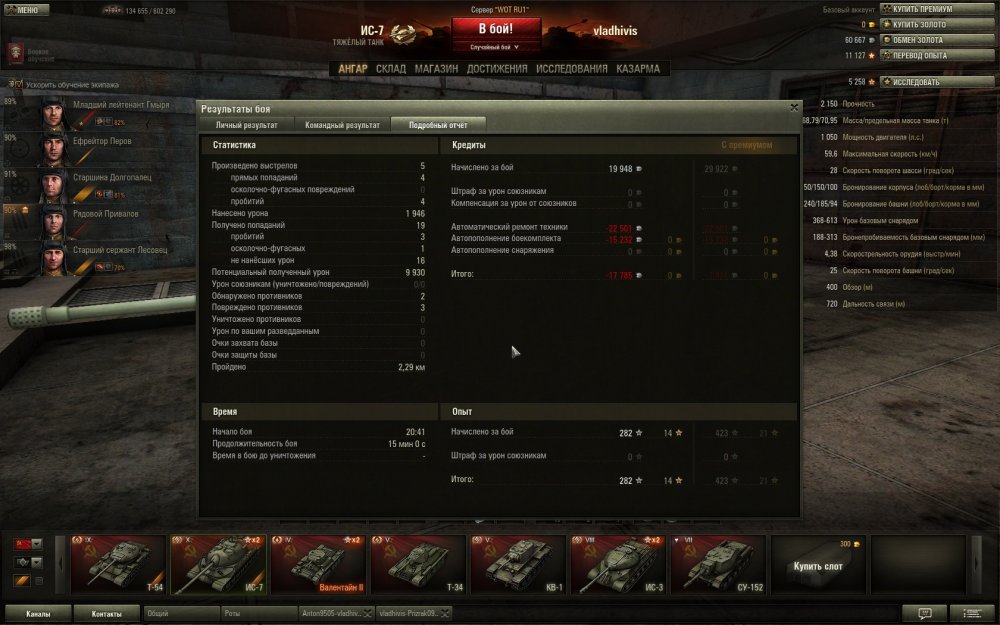Select the СУ-152 tank in carousel
This screenshot has height=625, width=1000.
716,565
